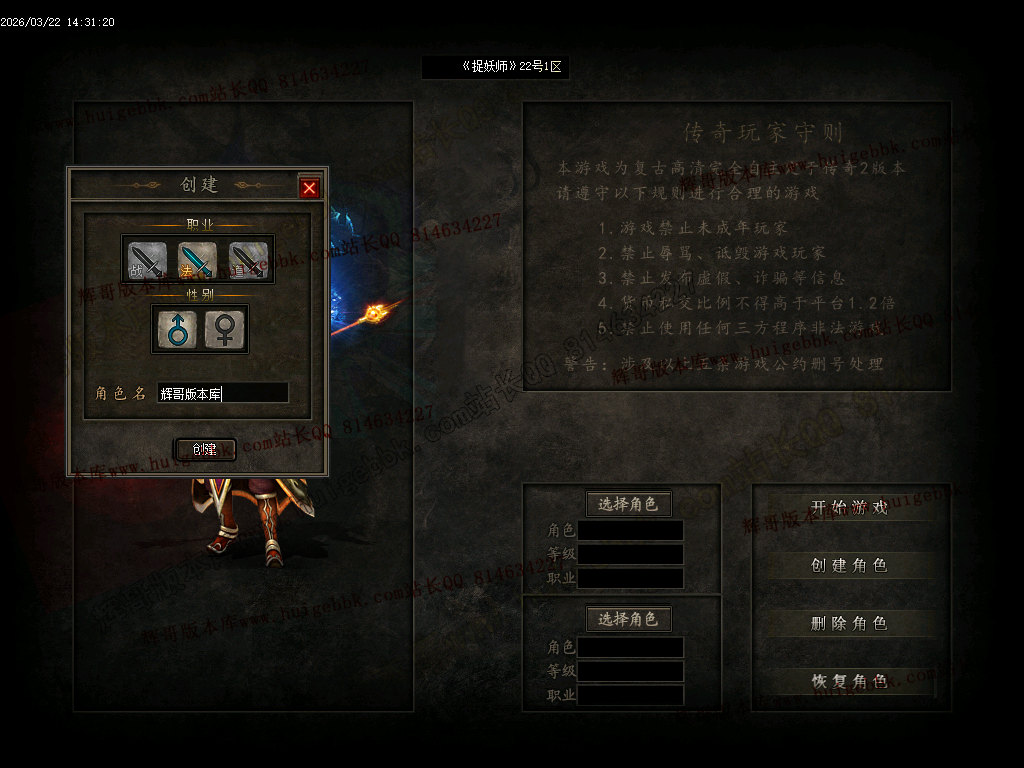Choose the mage (法) class icon

pyautogui.click(x=197, y=260)
